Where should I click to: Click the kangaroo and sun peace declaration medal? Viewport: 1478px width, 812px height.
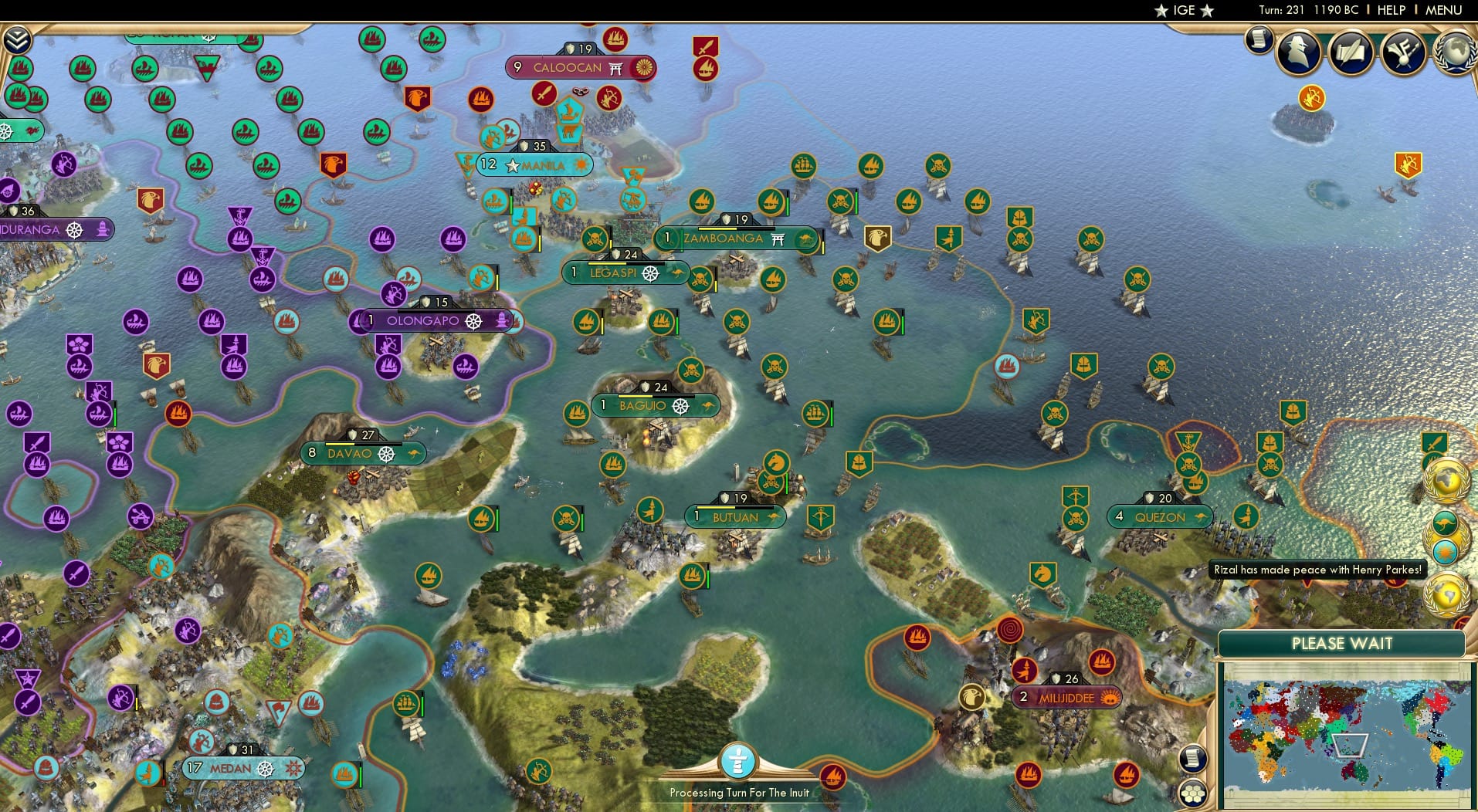1449,538
